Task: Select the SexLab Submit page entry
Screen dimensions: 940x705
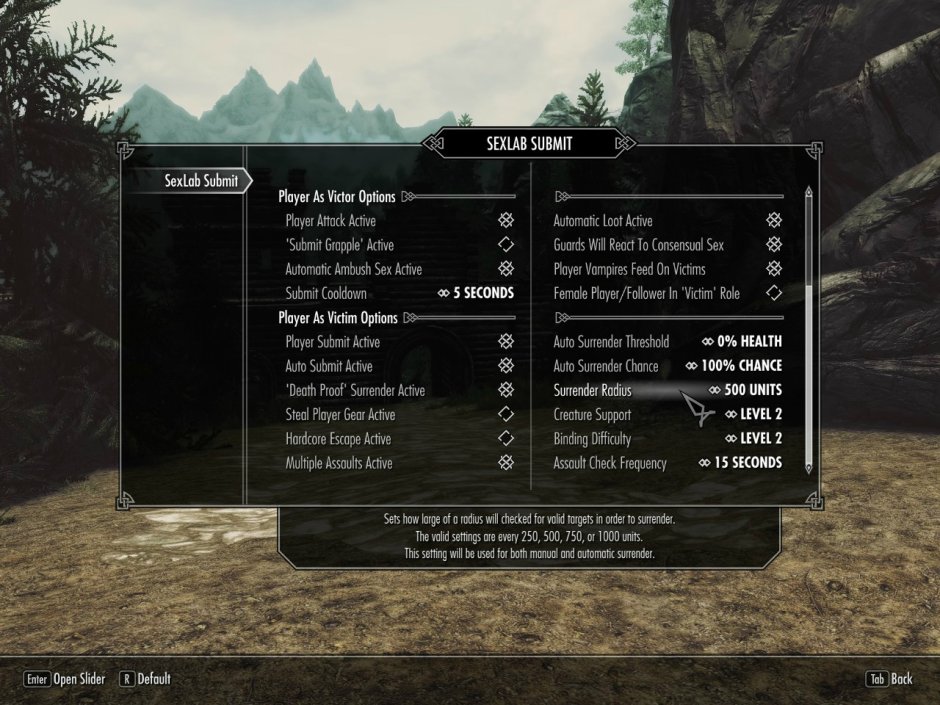Action: click(201, 181)
